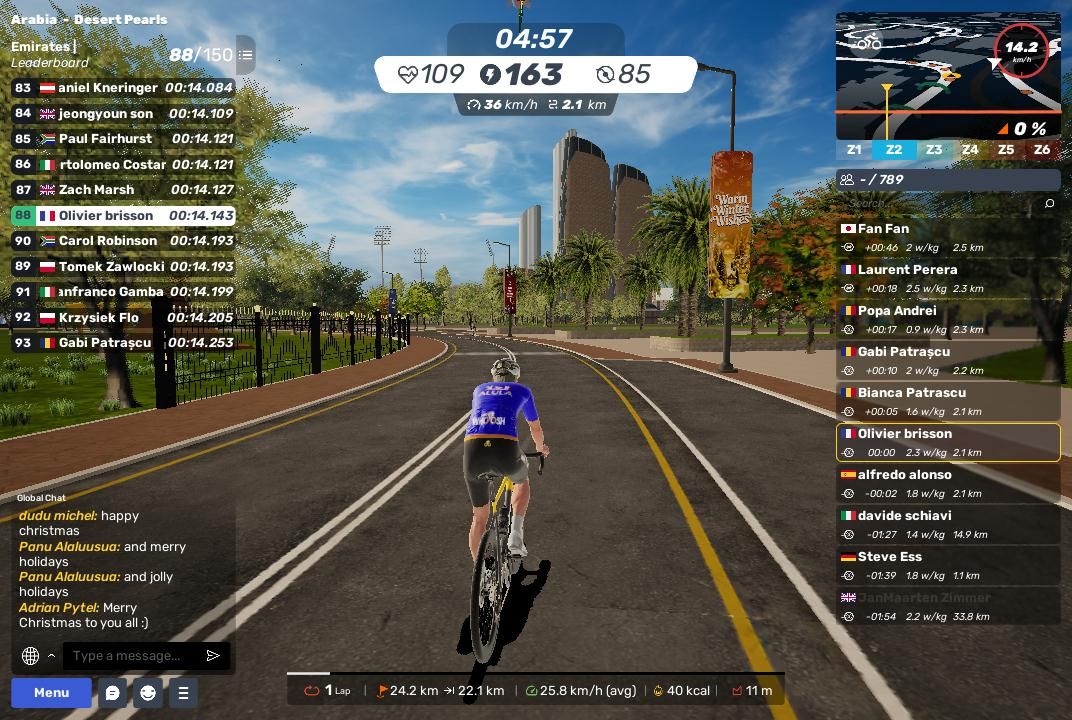Select Fan Fan in the nearby riders list
1072x720 pixels.
point(948,237)
